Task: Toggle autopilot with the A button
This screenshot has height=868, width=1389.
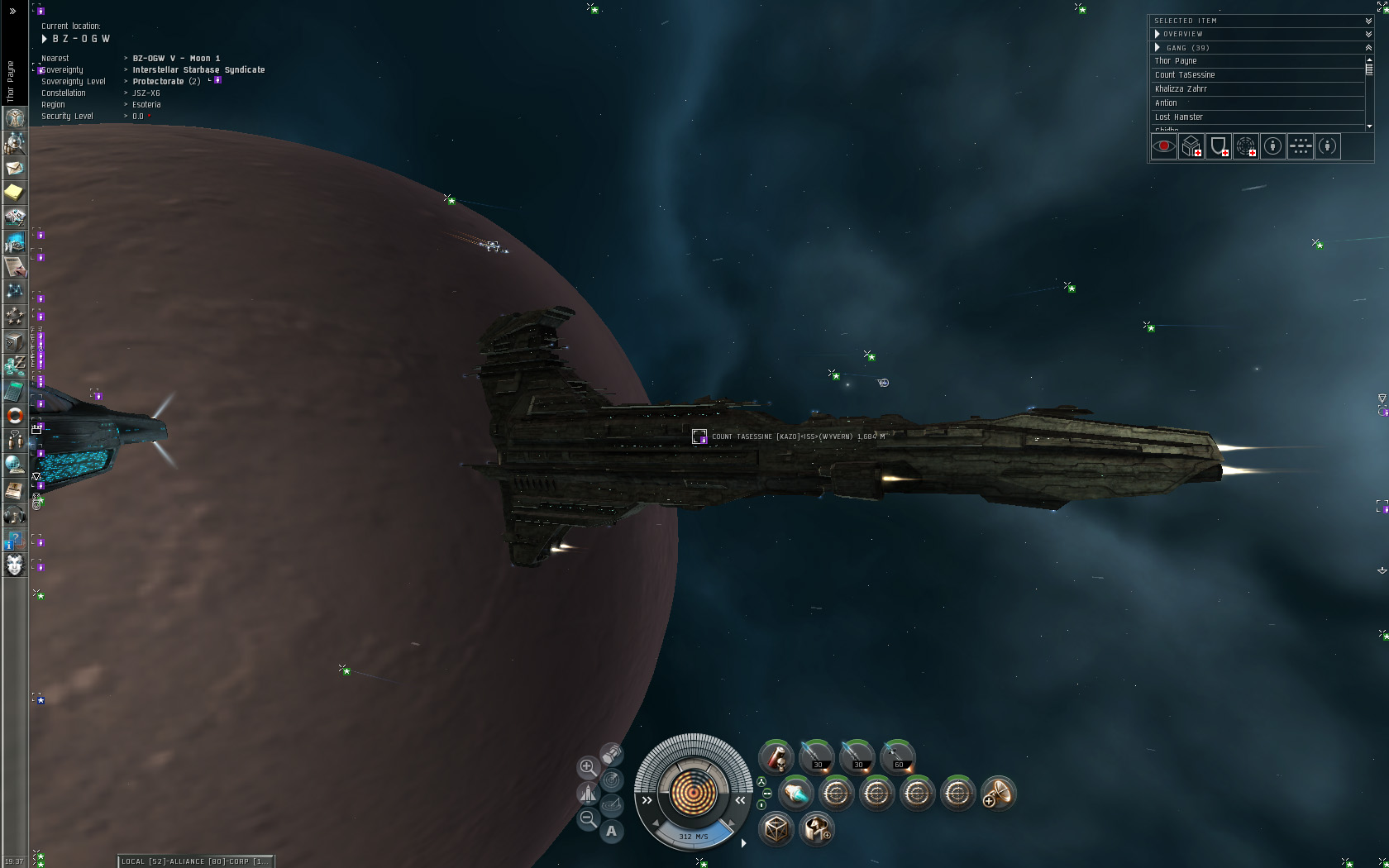Action: coord(612,831)
